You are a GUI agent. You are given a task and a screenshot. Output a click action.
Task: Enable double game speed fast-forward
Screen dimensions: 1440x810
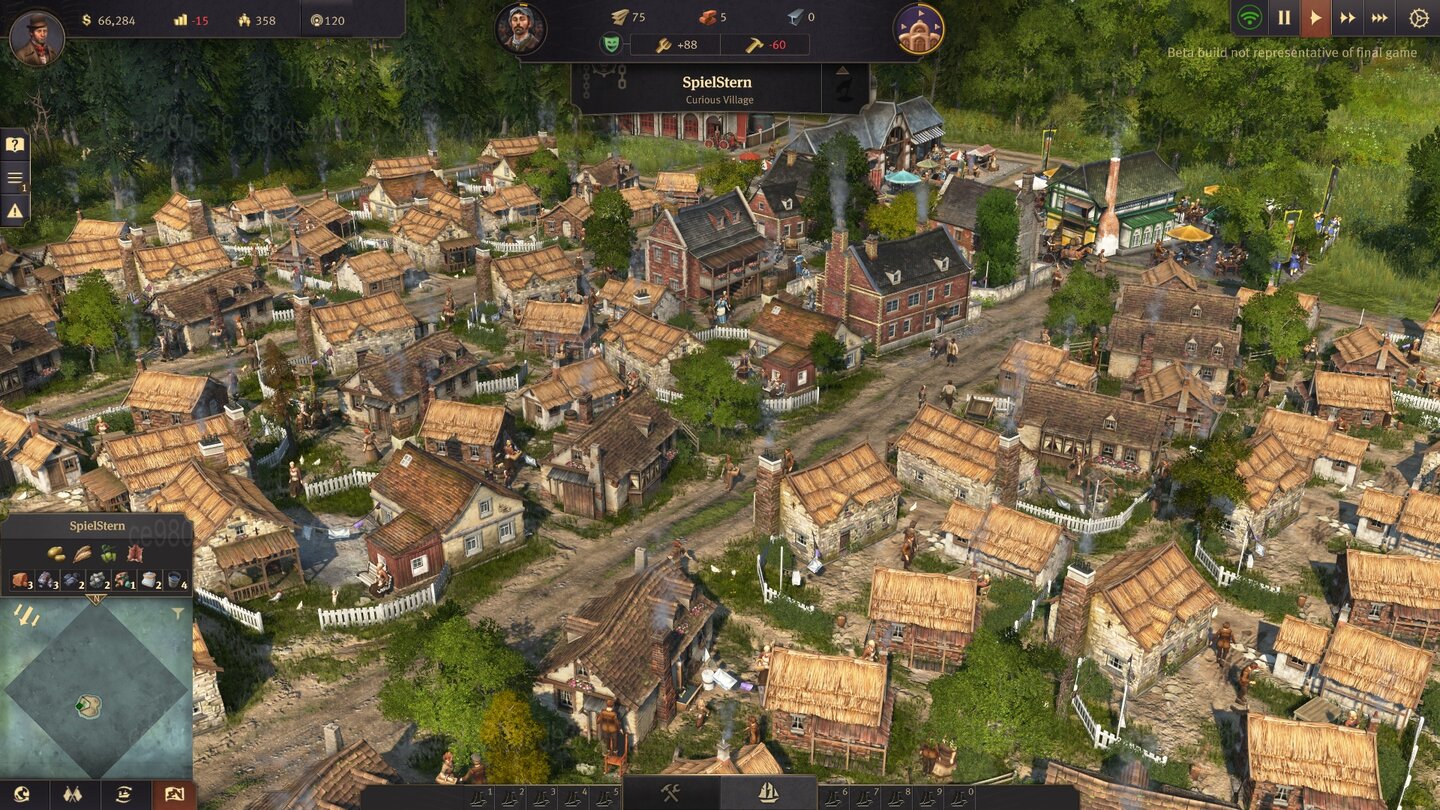(x=1347, y=17)
